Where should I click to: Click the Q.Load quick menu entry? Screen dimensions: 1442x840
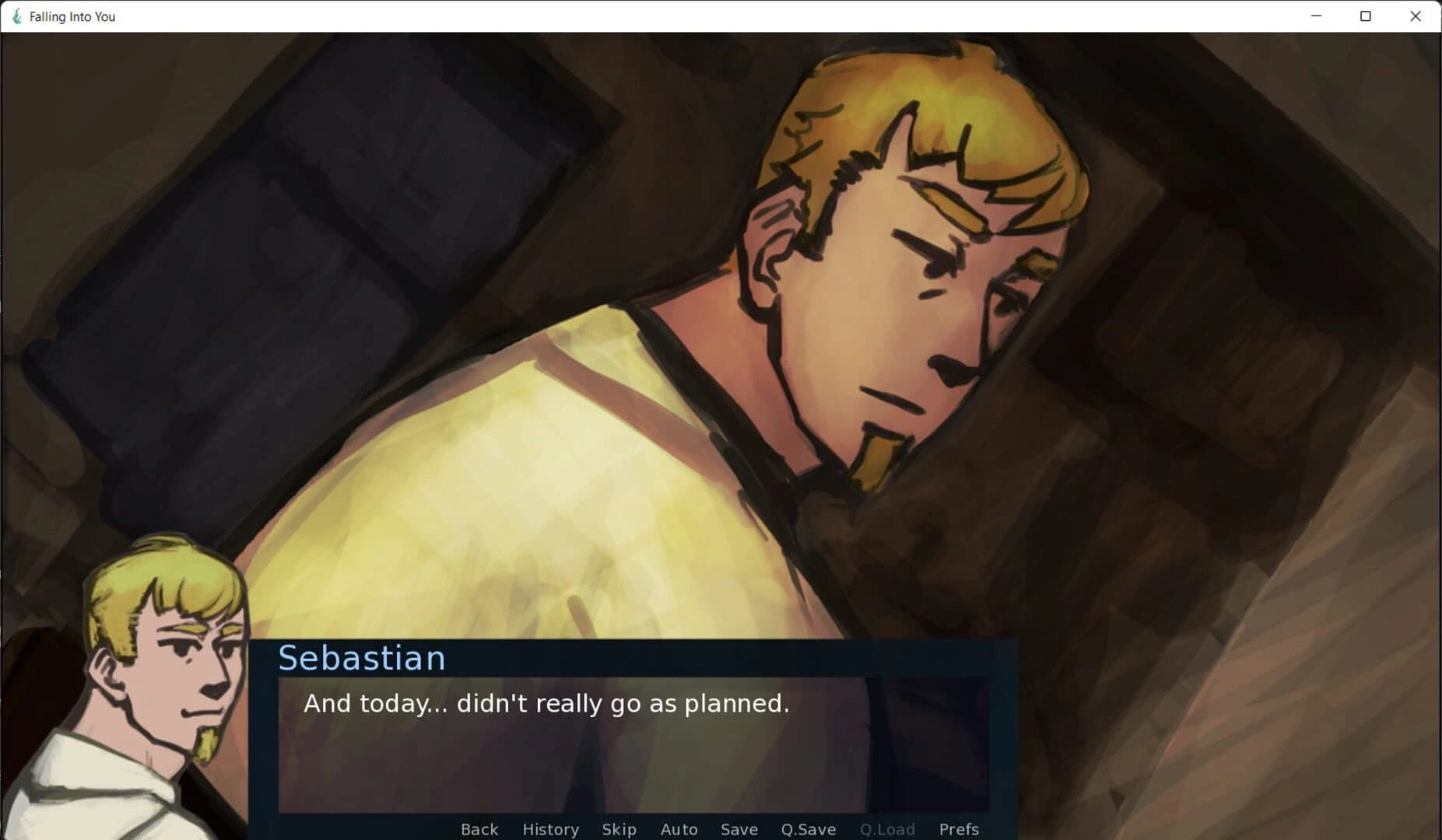pos(887,829)
